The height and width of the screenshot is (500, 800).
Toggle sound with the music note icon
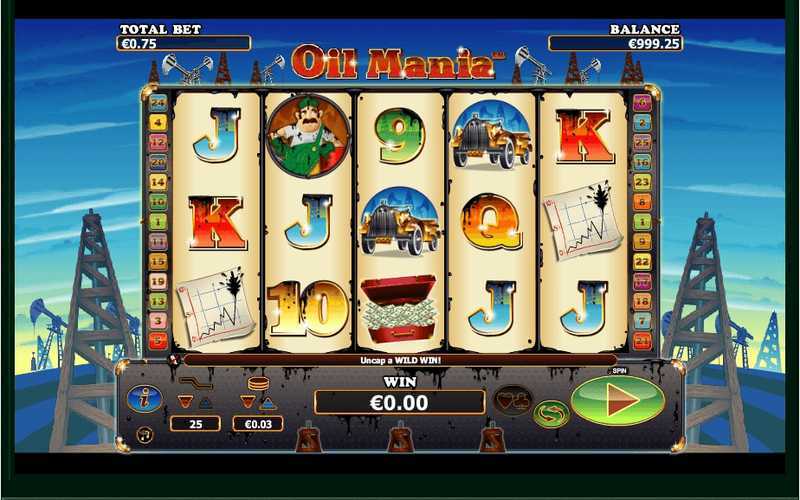tap(144, 435)
